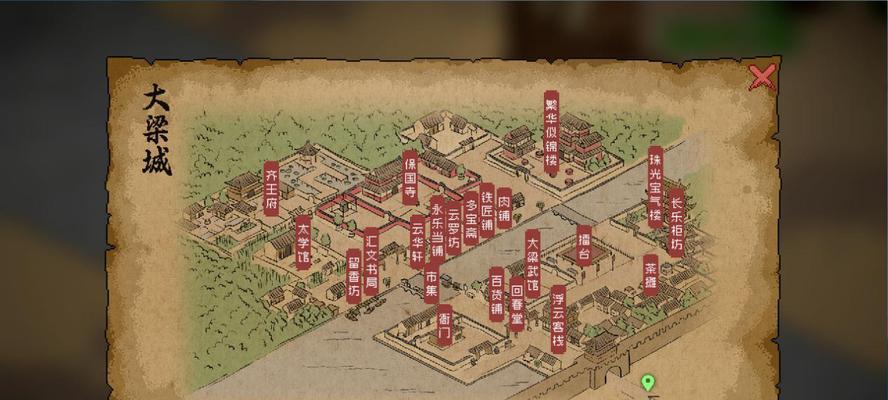Select the 擂台 arena label

point(584,246)
